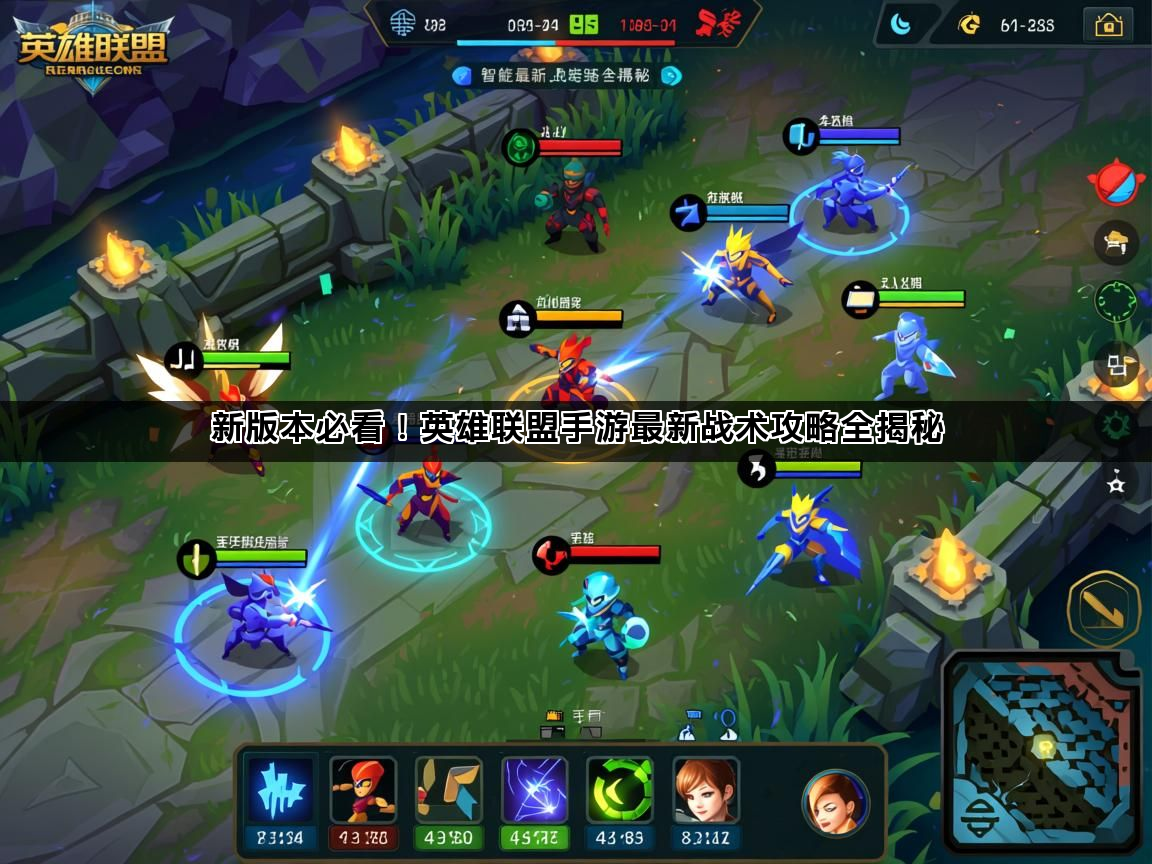Choose the brown-haired woman portrait slot
This screenshot has height=864, width=1152.
[x=706, y=789]
